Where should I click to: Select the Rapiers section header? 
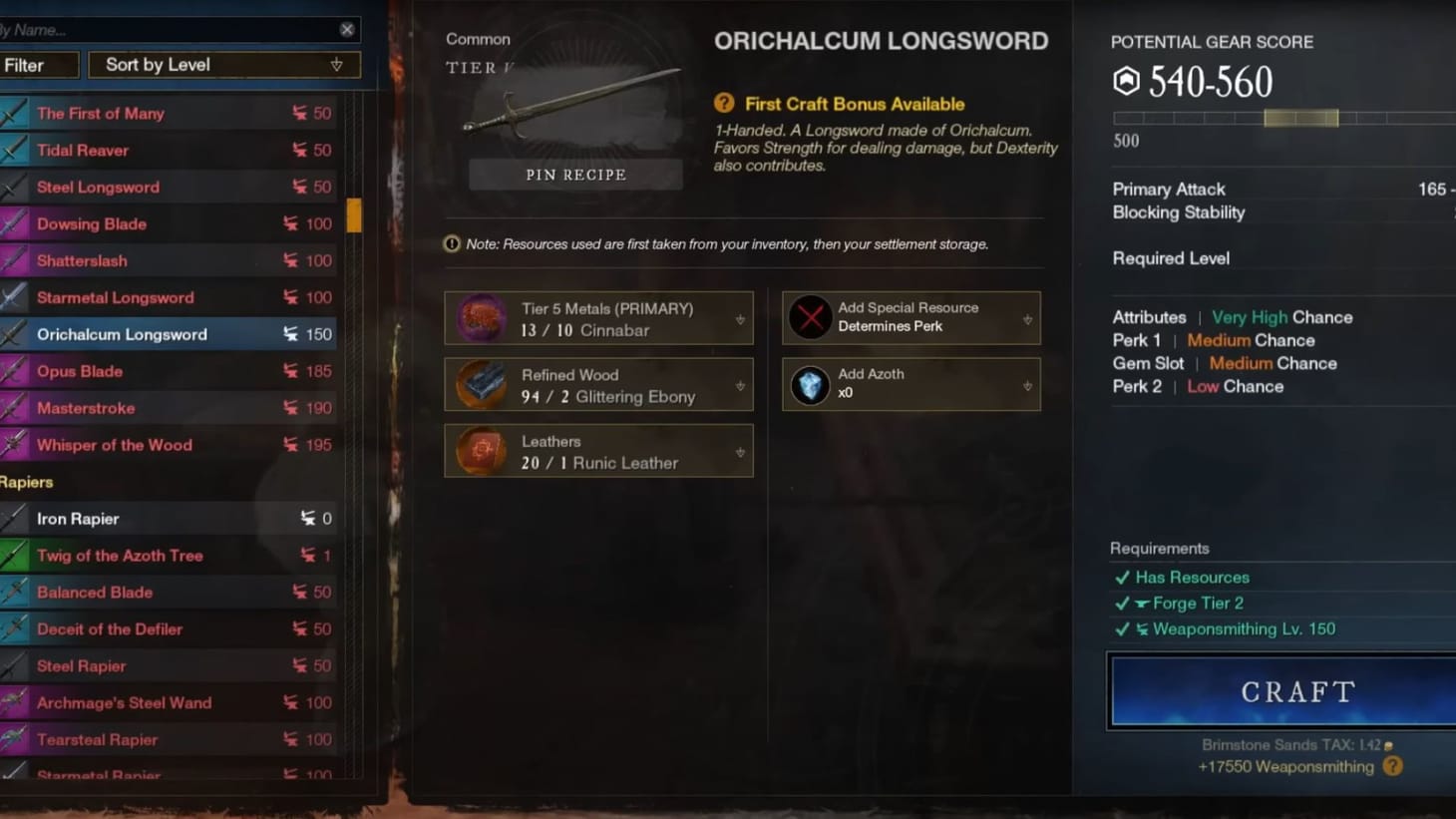[27, 482]
